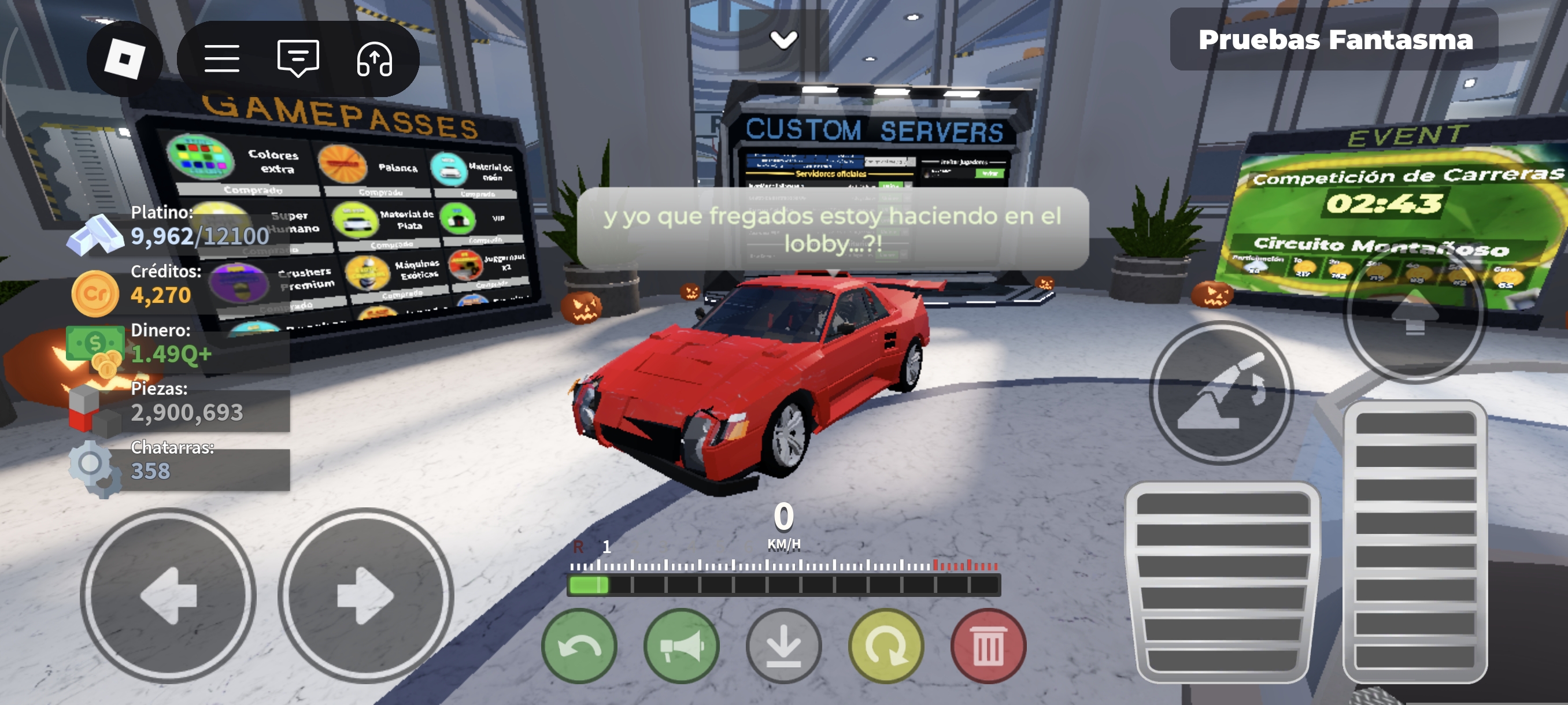The width and height of the screenshot is (1568, 705).
Task: Click the Pruebas Fantasma label button
Action: click(x=1334, y=40)
